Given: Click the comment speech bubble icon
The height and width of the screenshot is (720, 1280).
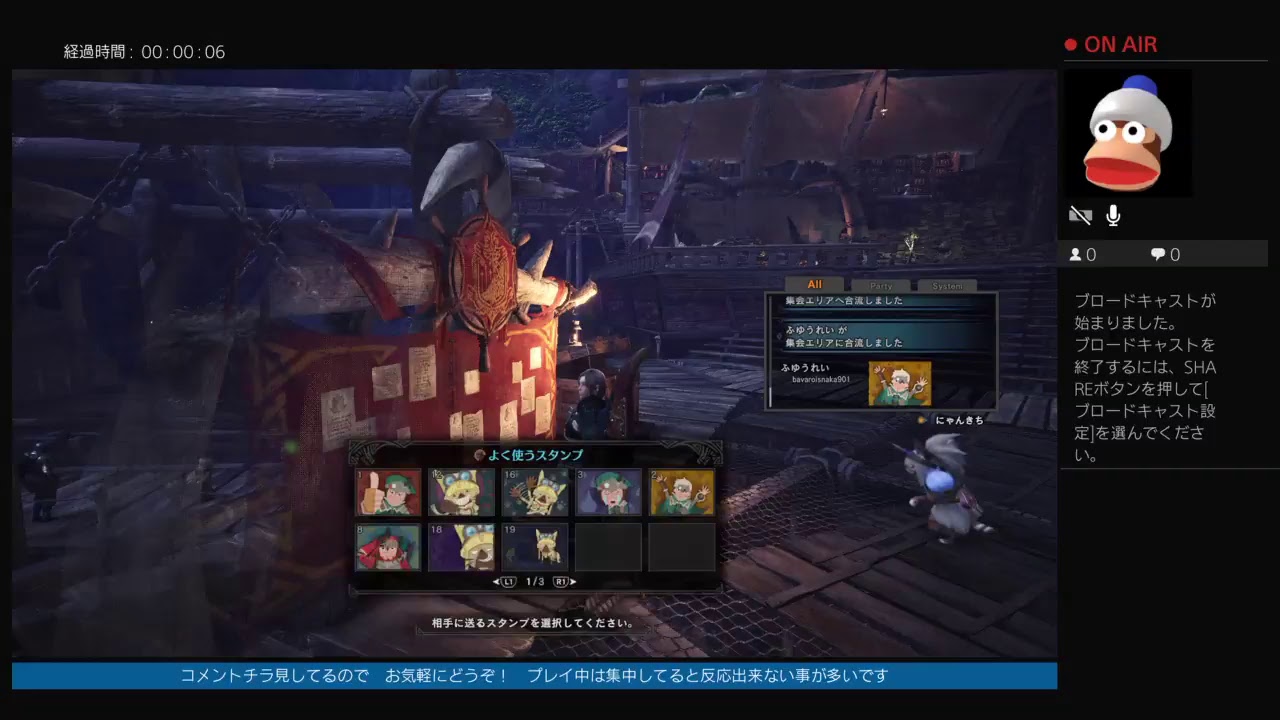Looking at the screenshot, I should 1159,254.
